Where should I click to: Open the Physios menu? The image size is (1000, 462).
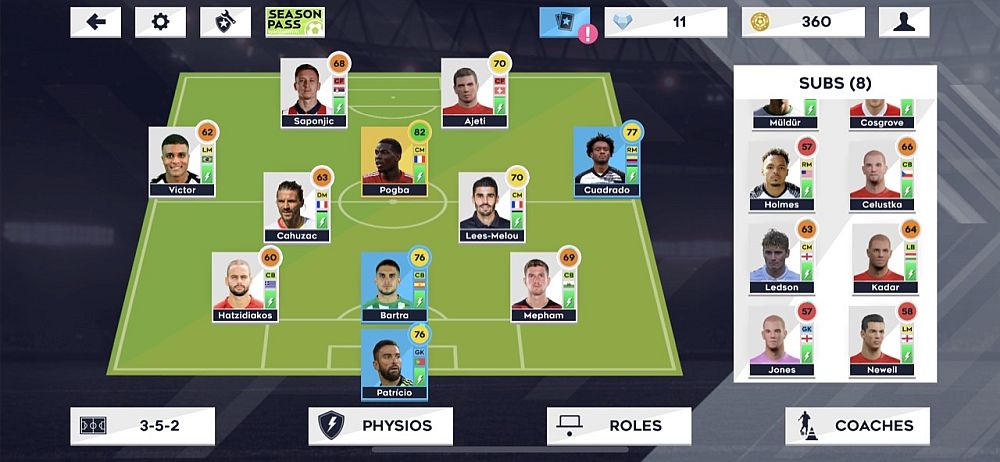coord(380,425)
